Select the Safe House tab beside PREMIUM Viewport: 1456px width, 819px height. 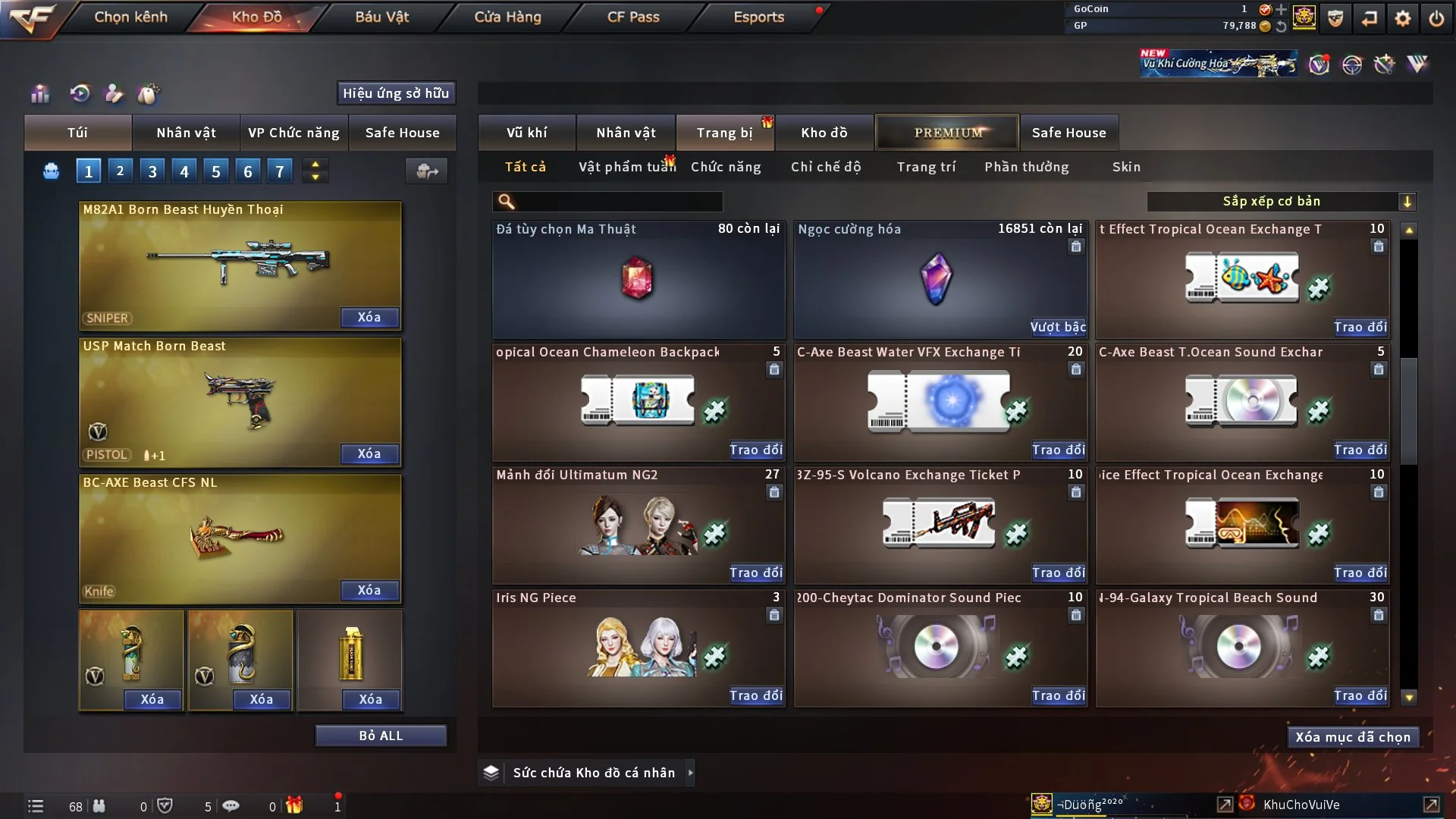pyautogui.click(x=1068, y=133)
